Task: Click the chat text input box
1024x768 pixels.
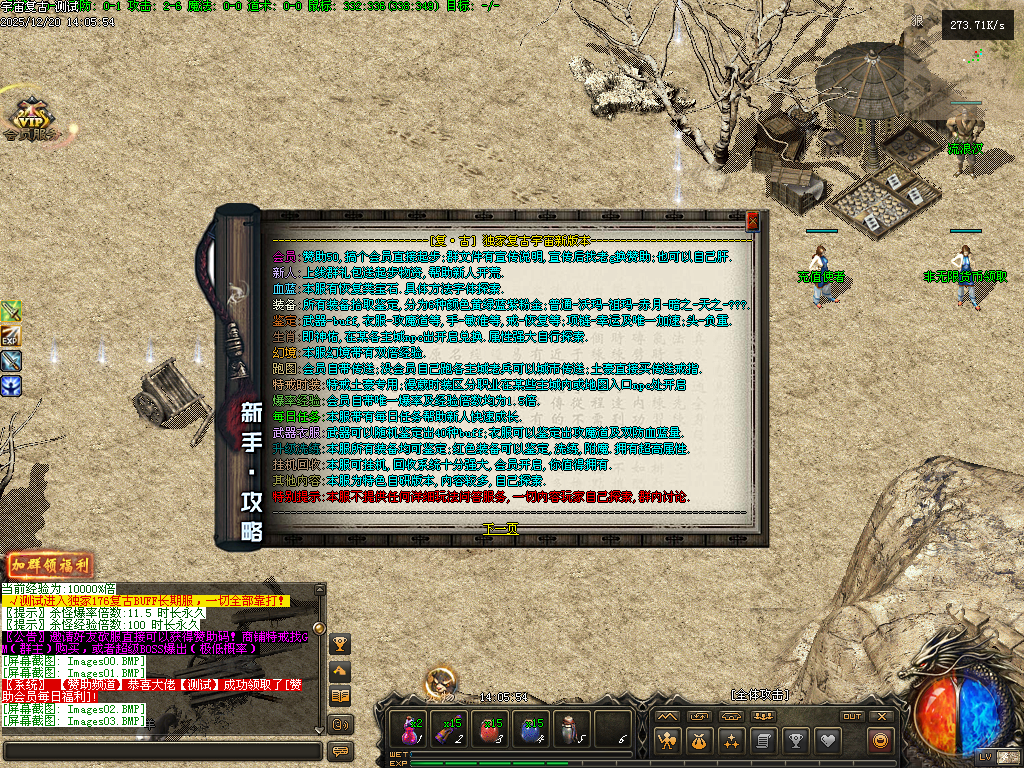Action: coord(162,751)
